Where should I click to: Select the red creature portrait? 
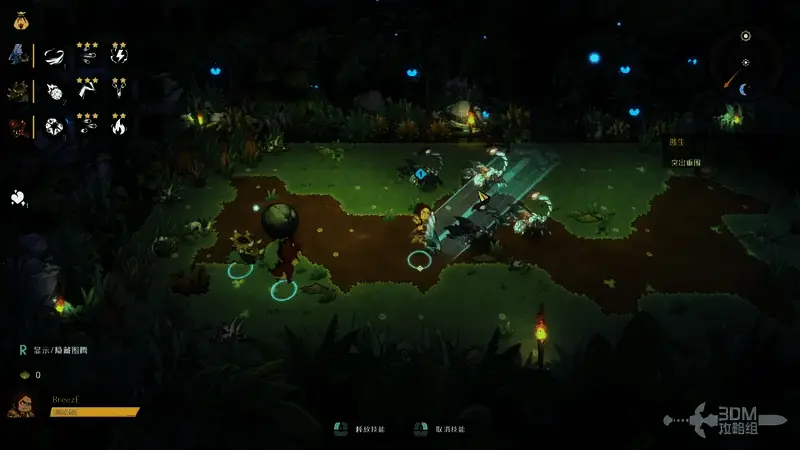pyautogui.click(x=19, y=128)
